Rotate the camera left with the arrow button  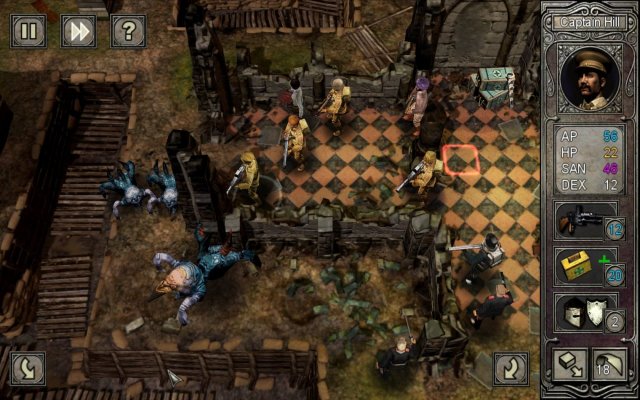(28, 367)
